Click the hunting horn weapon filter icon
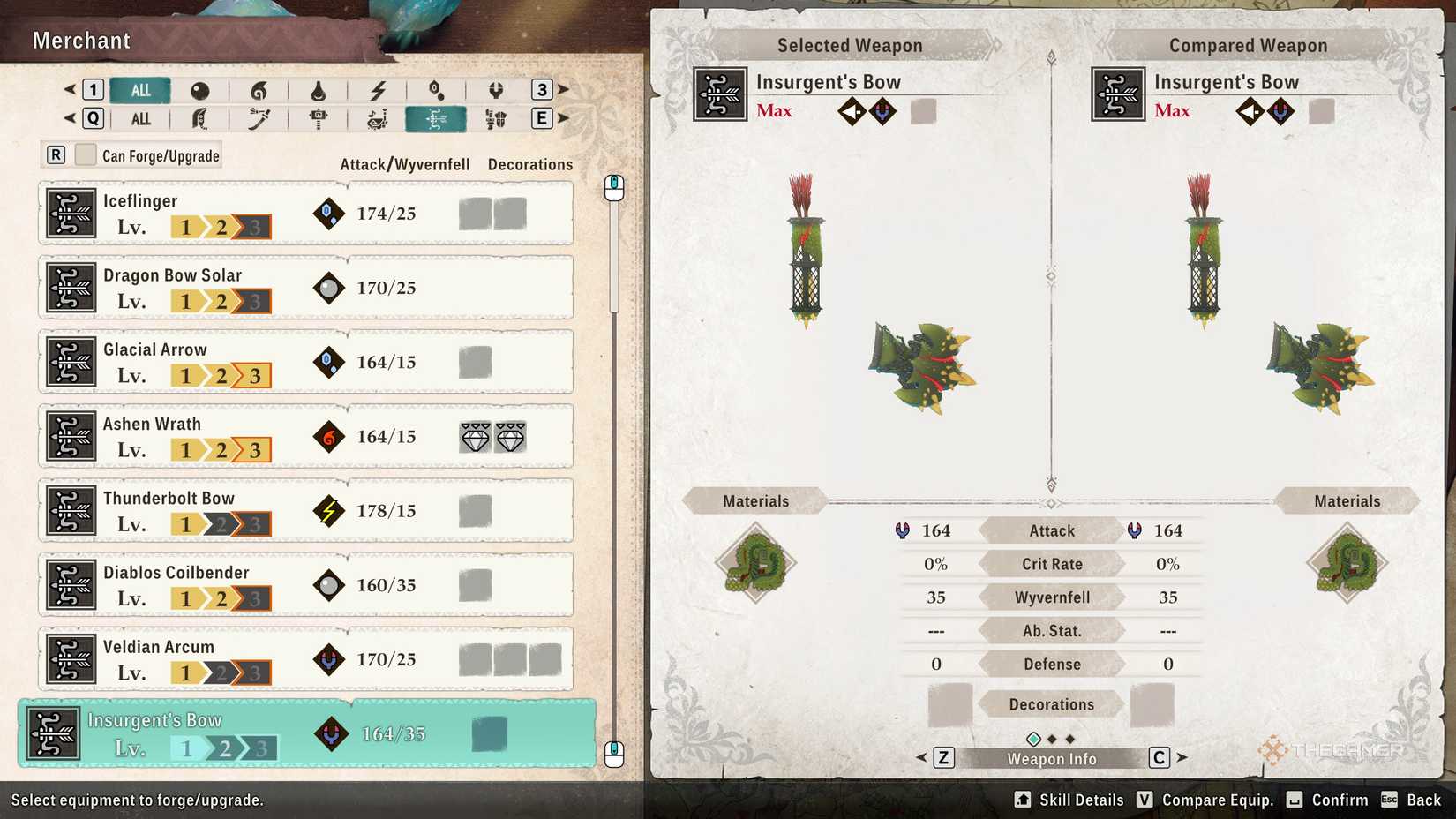Viewport: 1456px width, 819px height. (377, 118)
